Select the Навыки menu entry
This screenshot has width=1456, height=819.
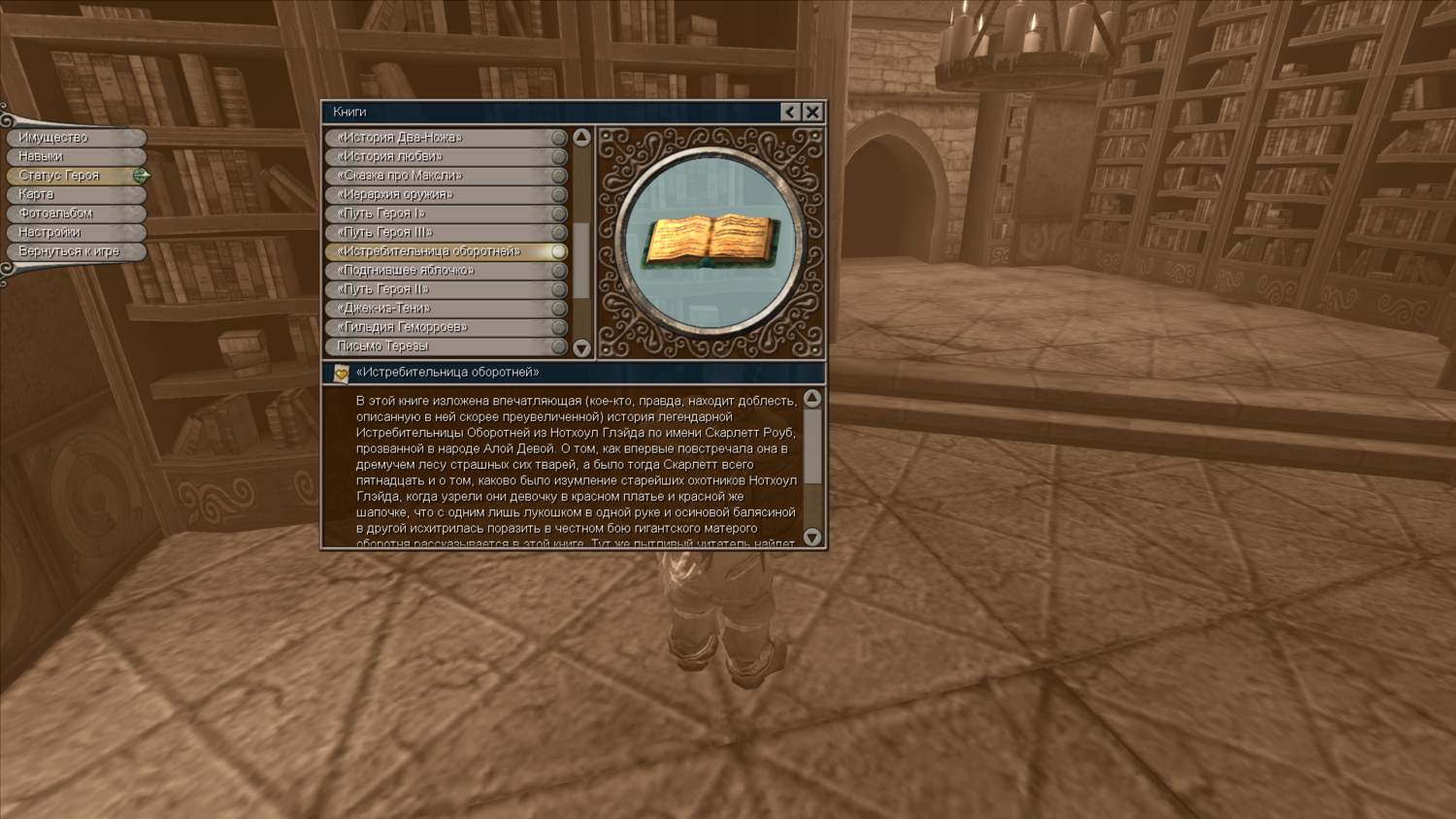(x=75, y=156)
